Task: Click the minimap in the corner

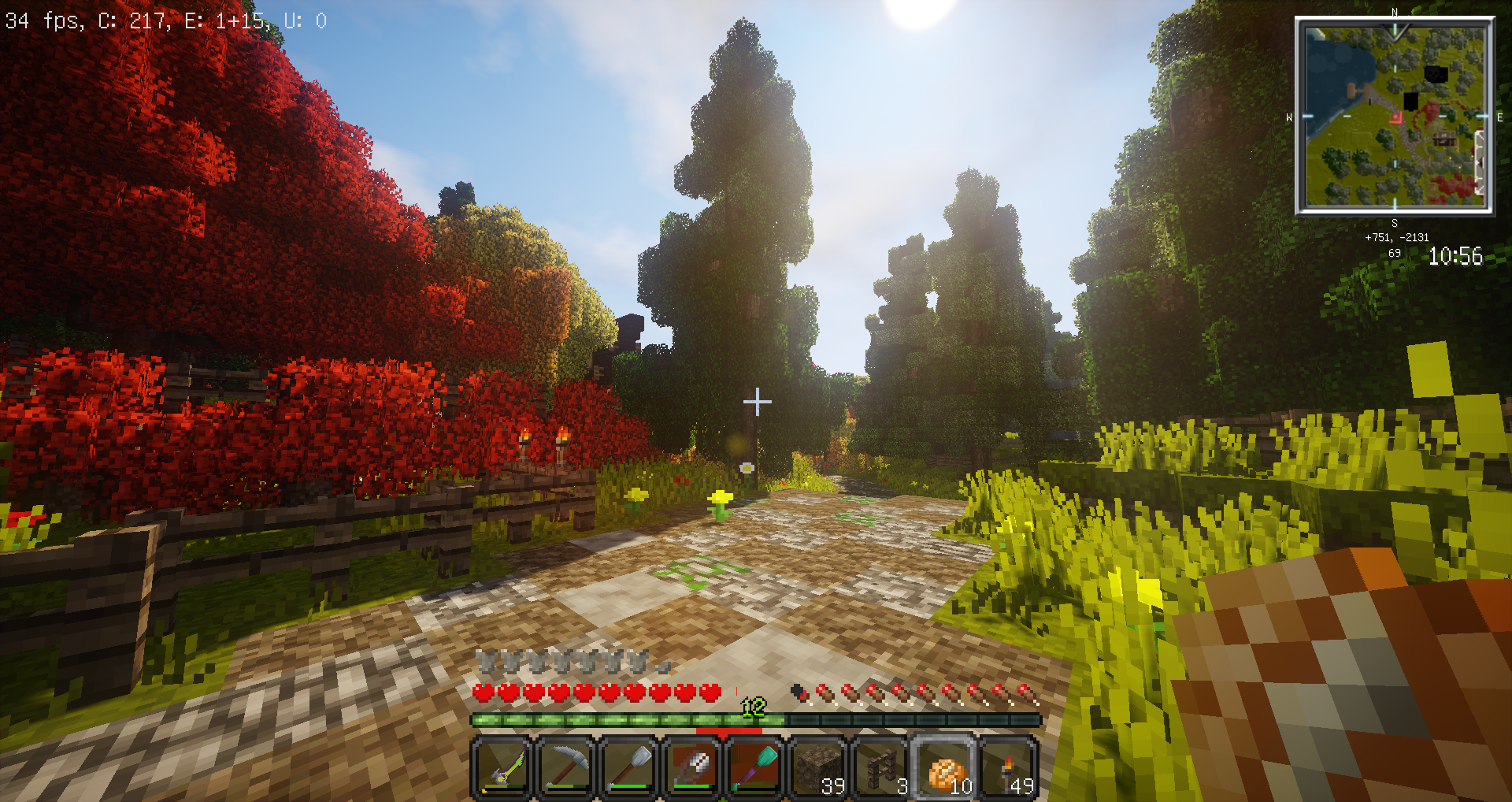Action: (x=1394, y=117)
